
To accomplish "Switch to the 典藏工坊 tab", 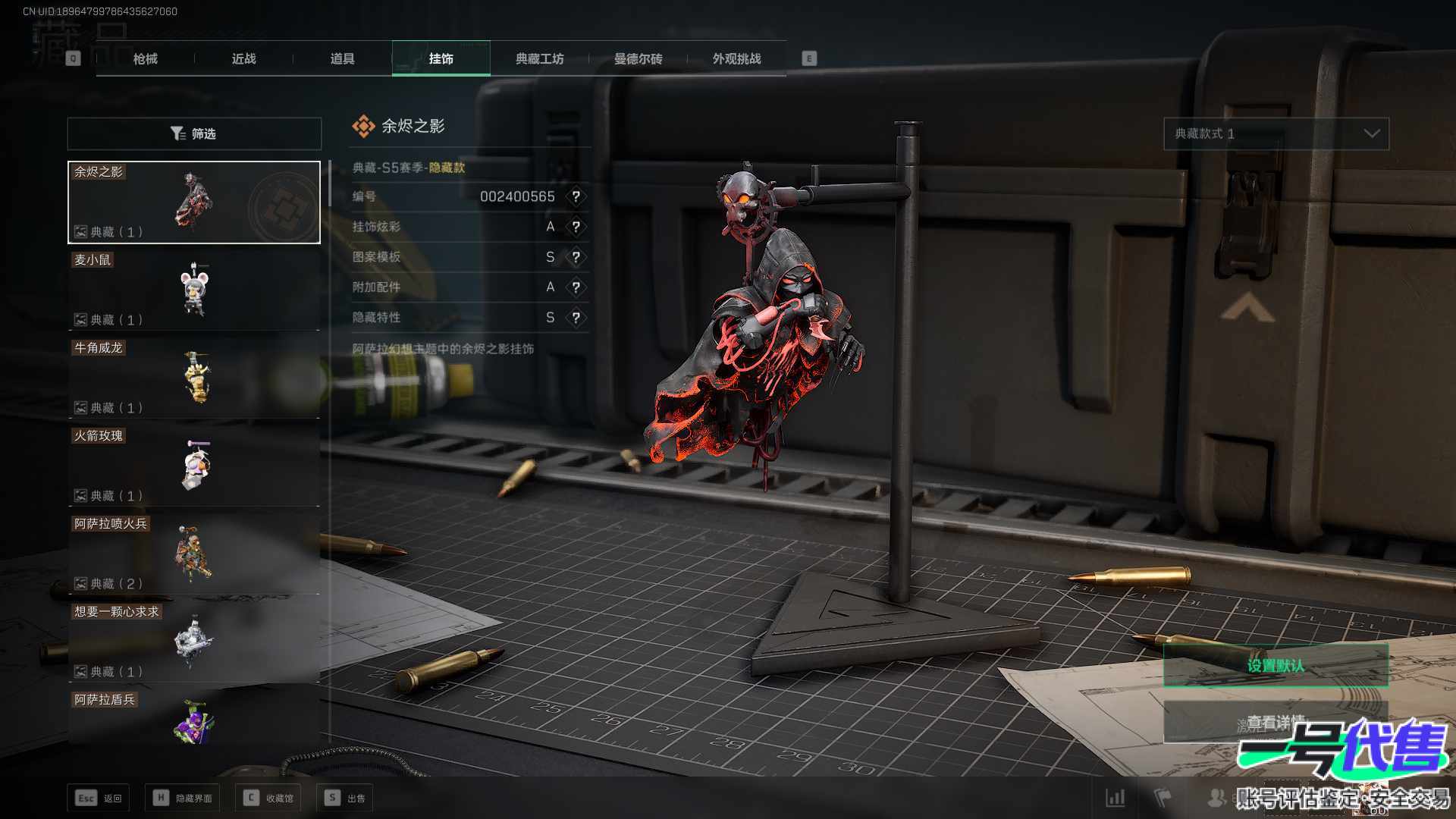I will [539, 58].
